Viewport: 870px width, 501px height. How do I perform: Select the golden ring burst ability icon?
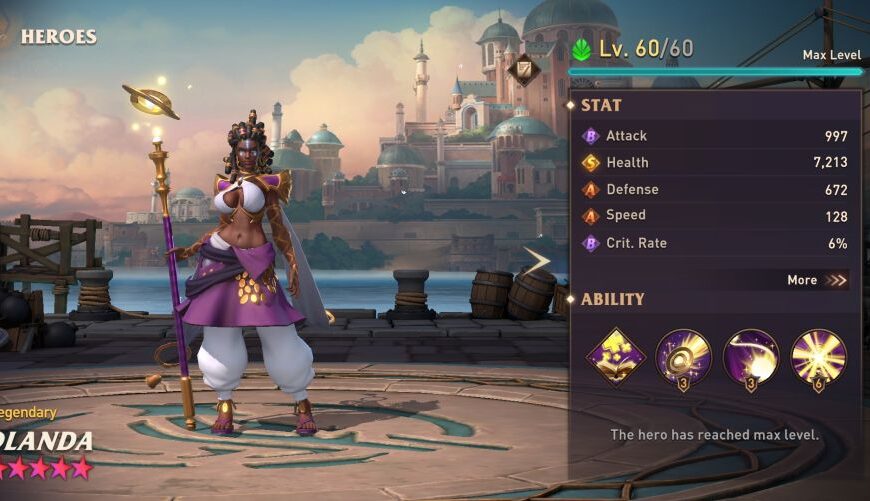coord(684,357)
